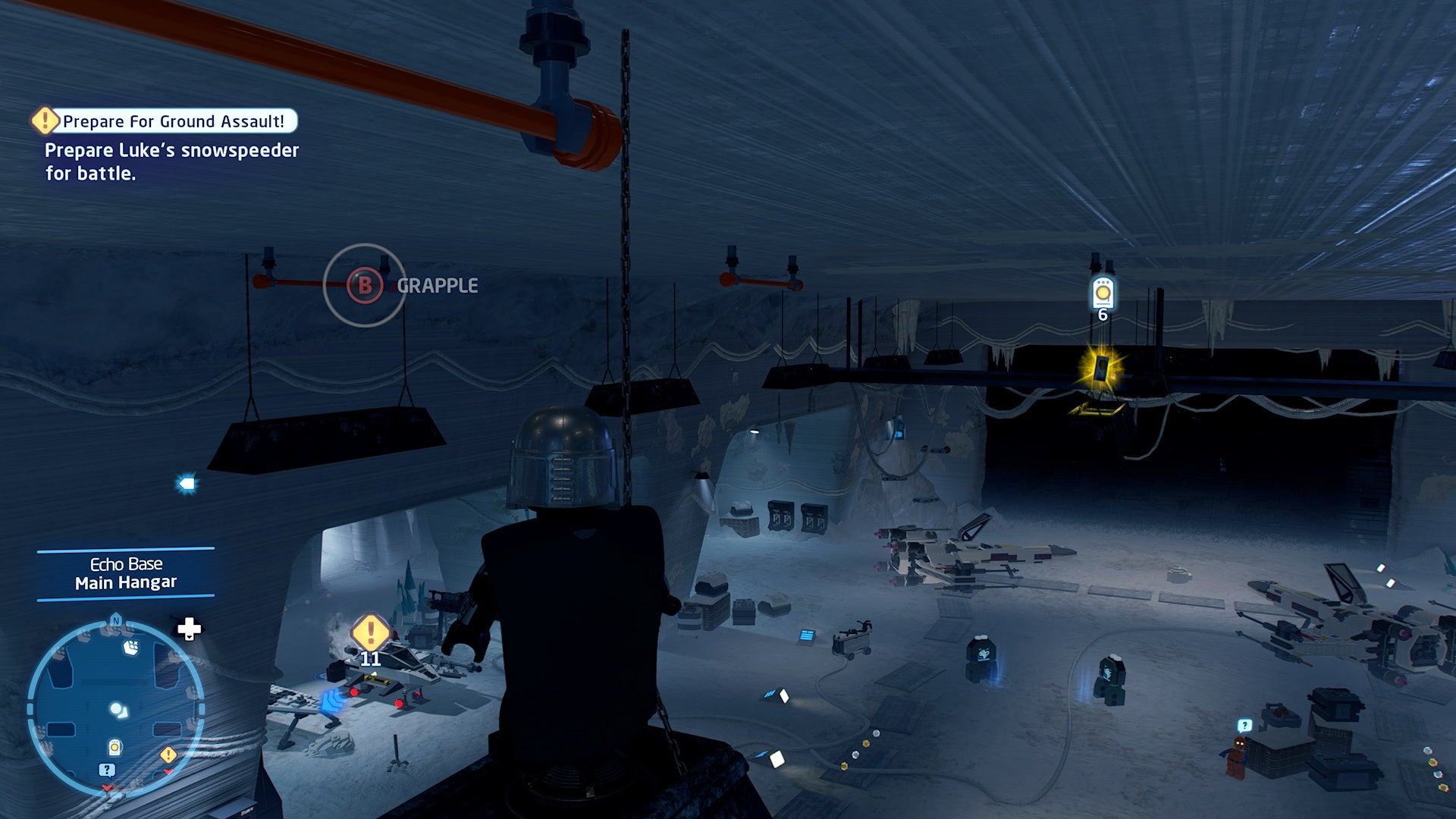
Task: Click the terminal icon near the minimap bottom
Action: pos(115,747)
